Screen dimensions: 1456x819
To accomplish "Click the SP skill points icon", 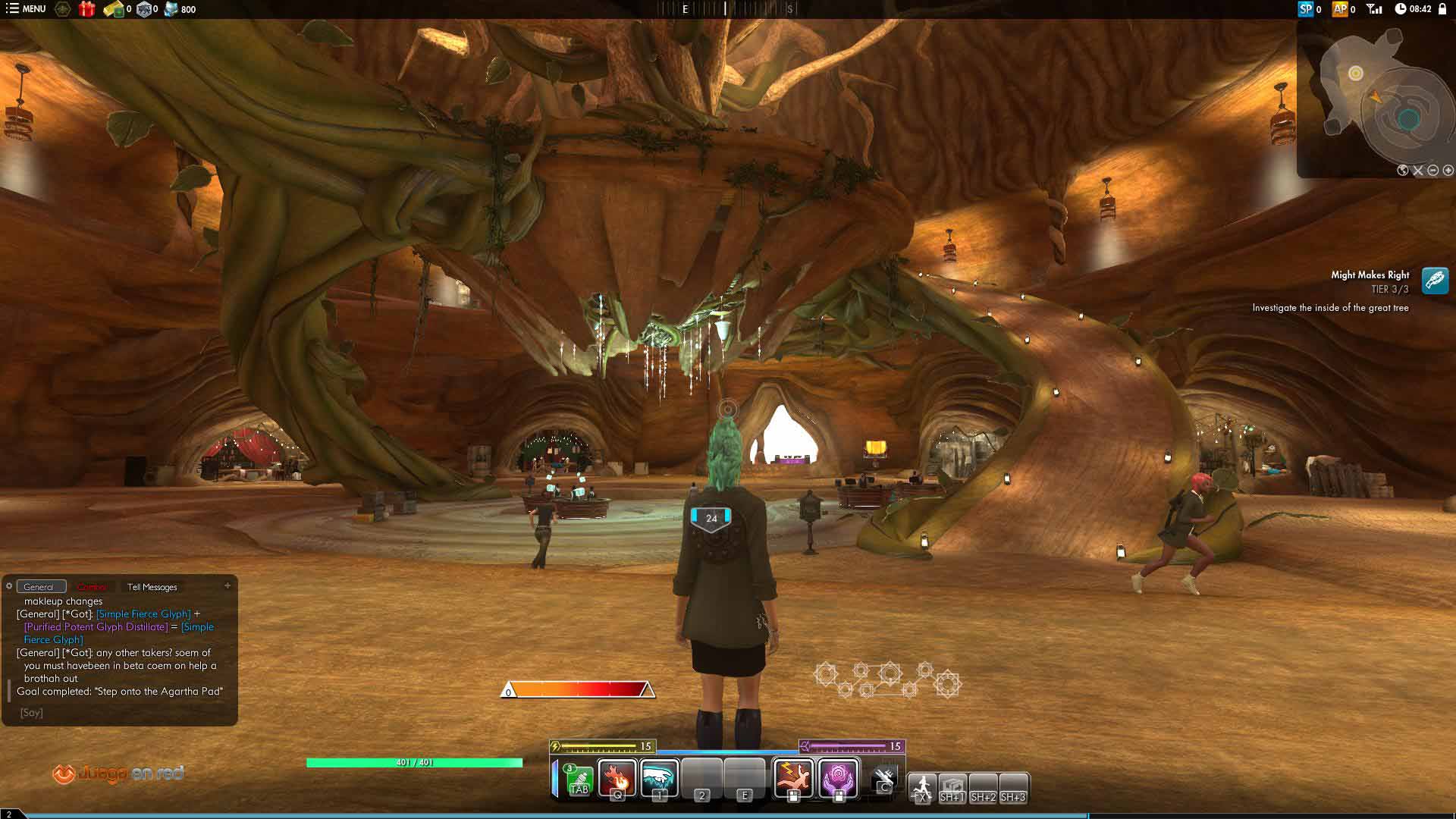I will click(1305, 9).
